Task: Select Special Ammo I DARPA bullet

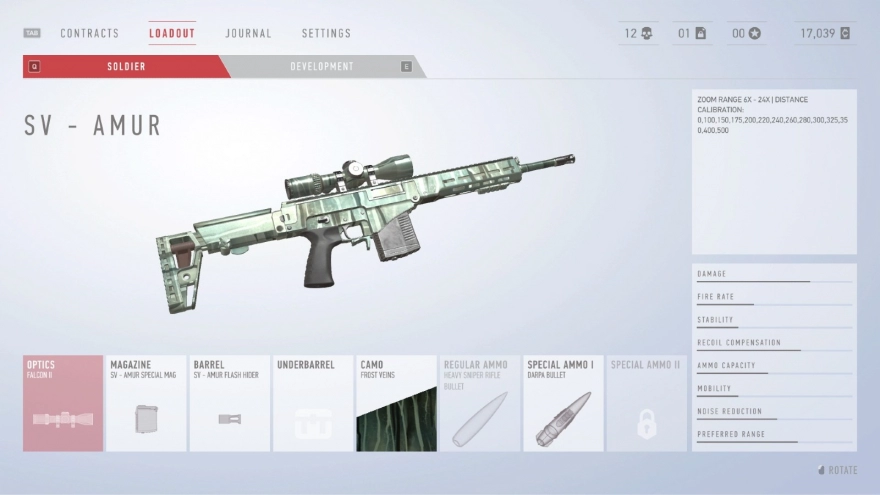Action: click(563, 403)
